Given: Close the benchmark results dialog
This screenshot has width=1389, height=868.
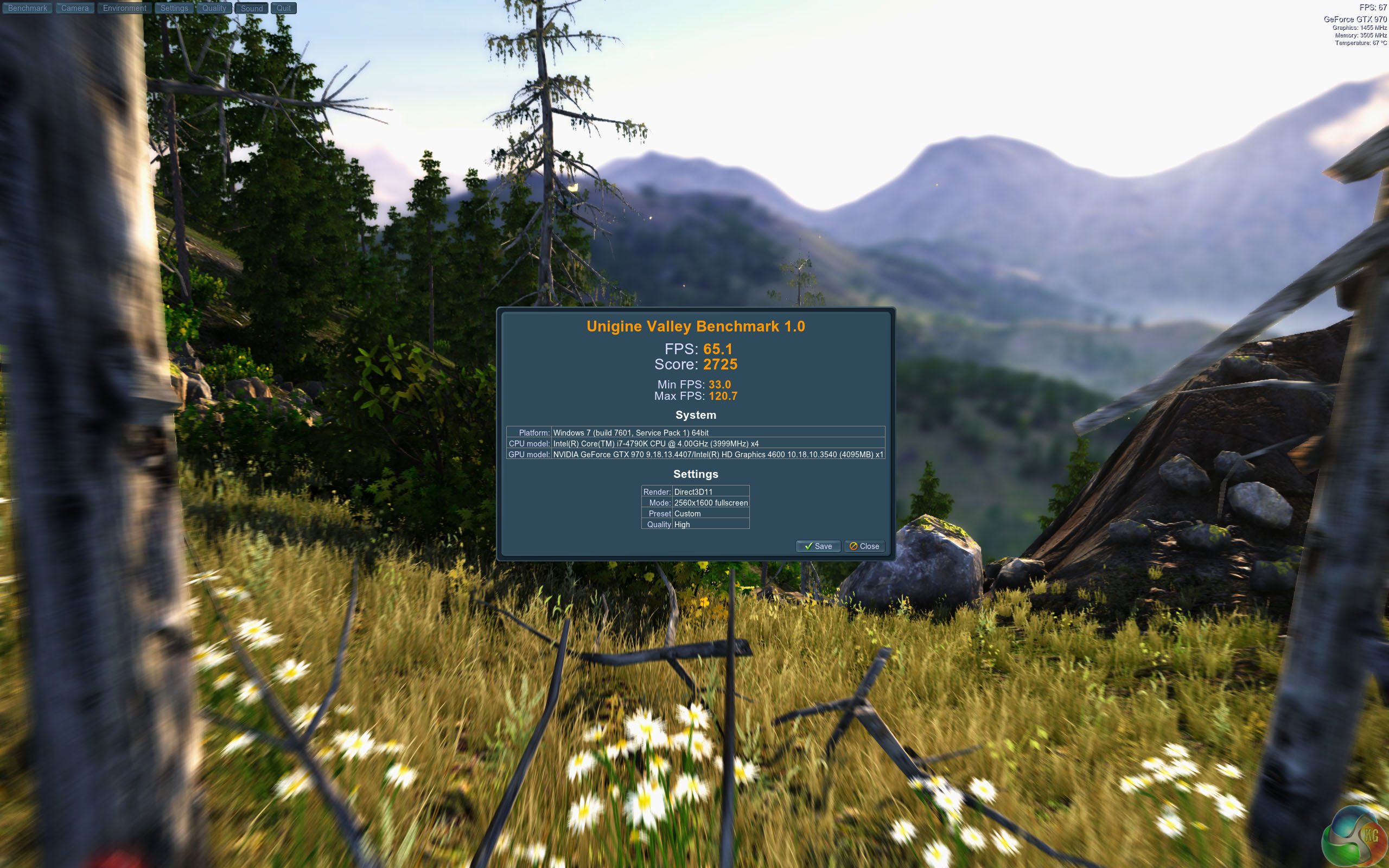Looking at the screenshot, I should coord(864,546).
